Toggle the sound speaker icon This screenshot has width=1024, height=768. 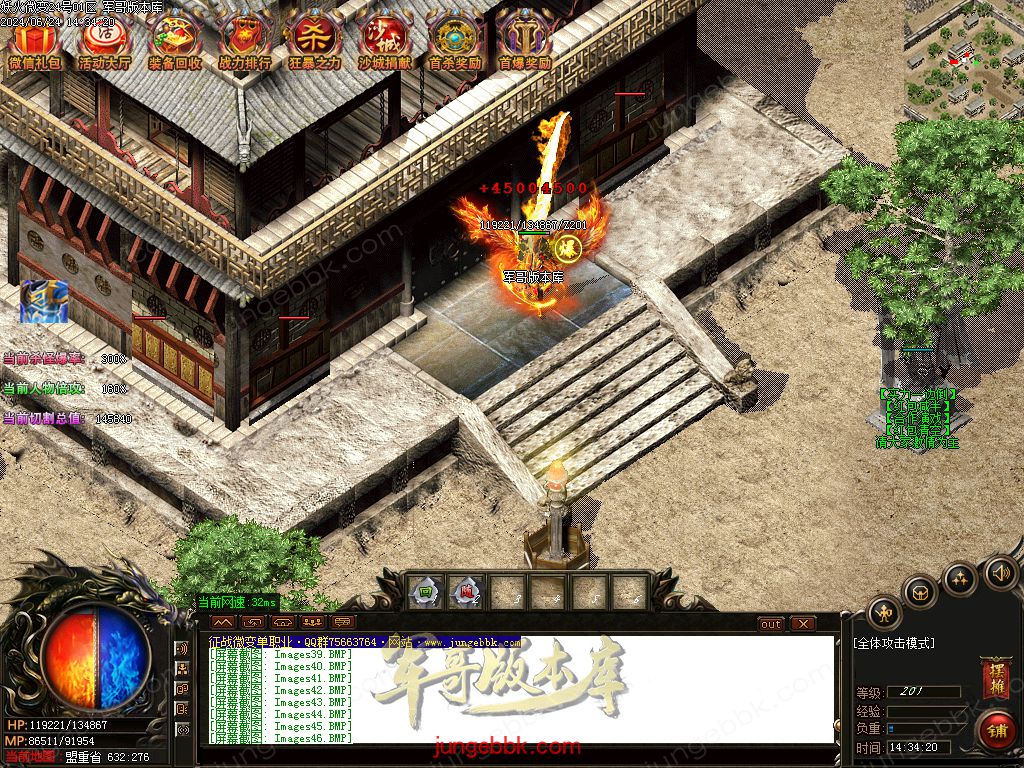pos(999,573)
